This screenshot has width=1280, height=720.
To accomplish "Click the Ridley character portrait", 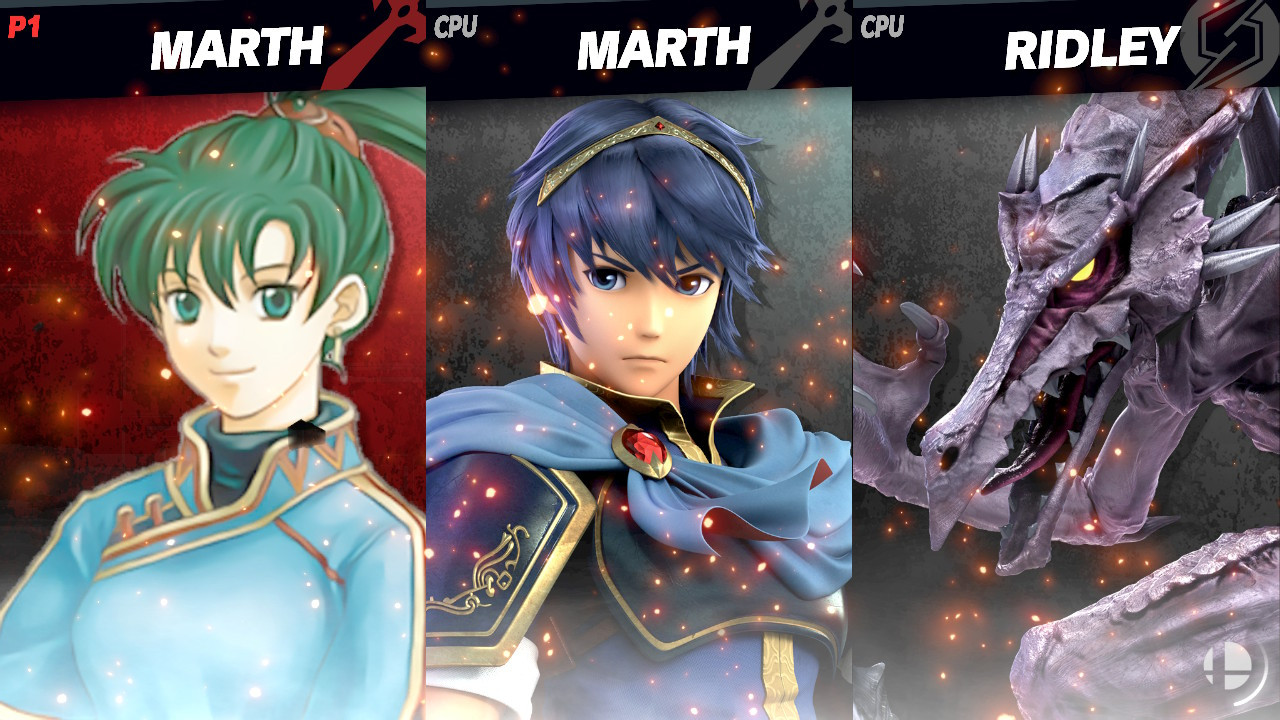I will pos(1065,400).
